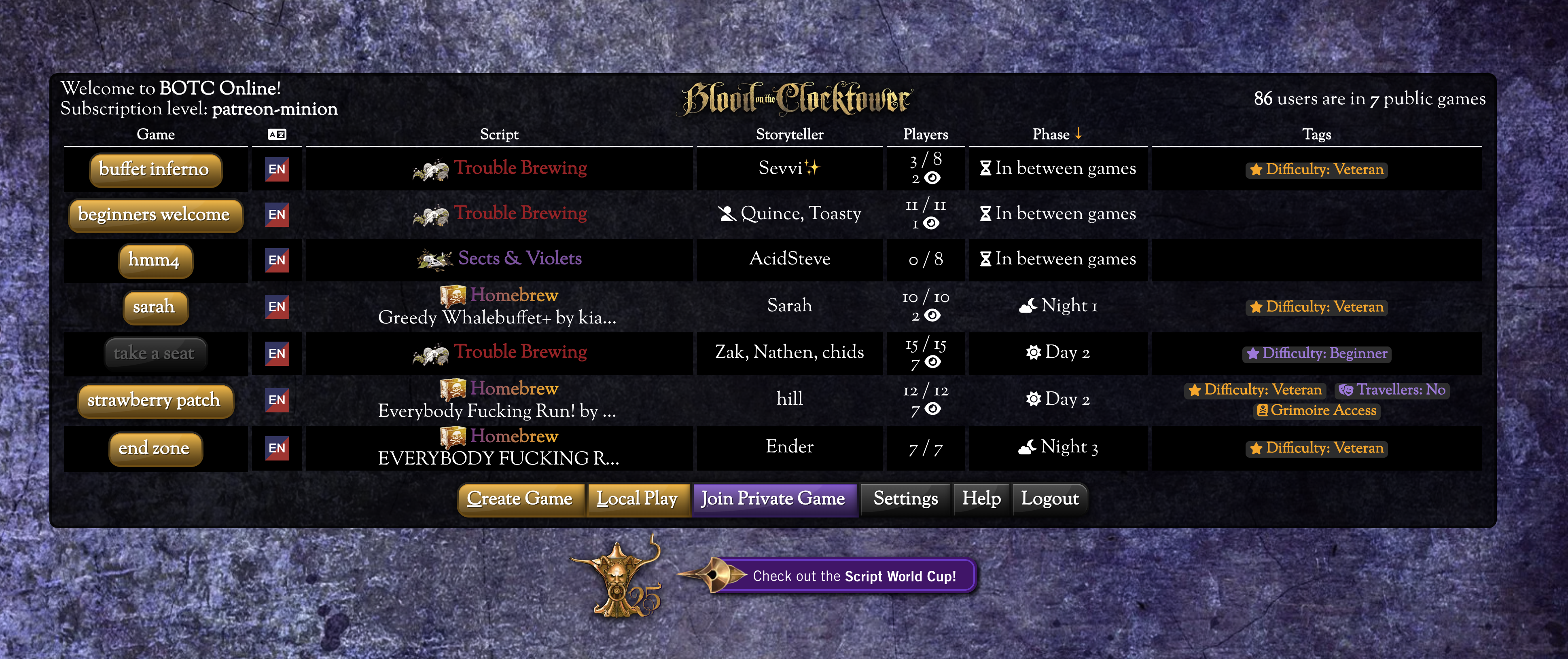The width and height of the screenshot is (1568, 659).
Task: Click the language filter icon header
Action: coord(277,135)
